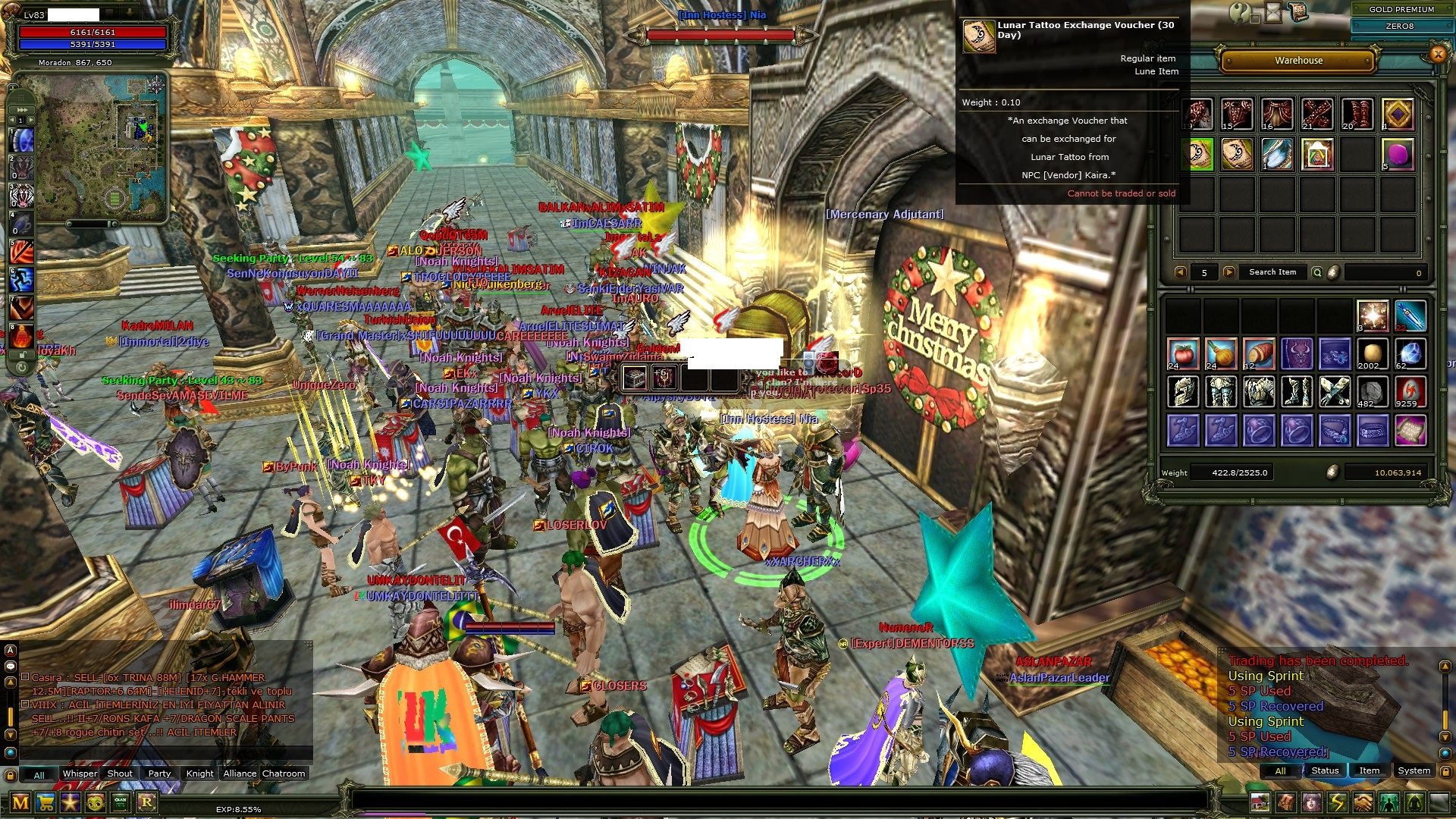Select the red apple inventory slot
The height and width of the screenshot is (819, 1456).
[x=1182, y=354]
